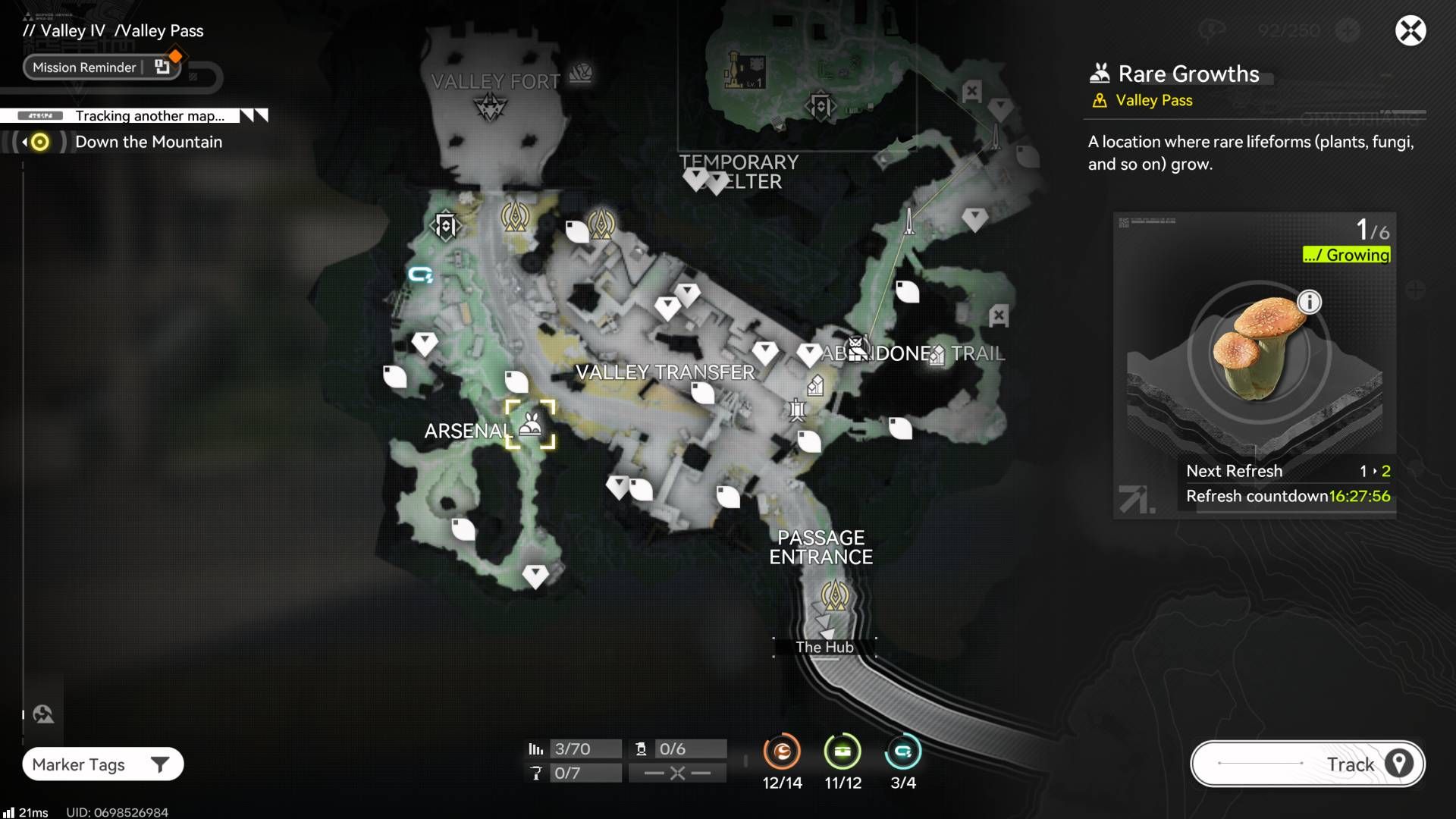Select the Rare Growths marker at Arsenal
The height and width of the screenshot is (819, 1456).
click(x=530, y=425)
